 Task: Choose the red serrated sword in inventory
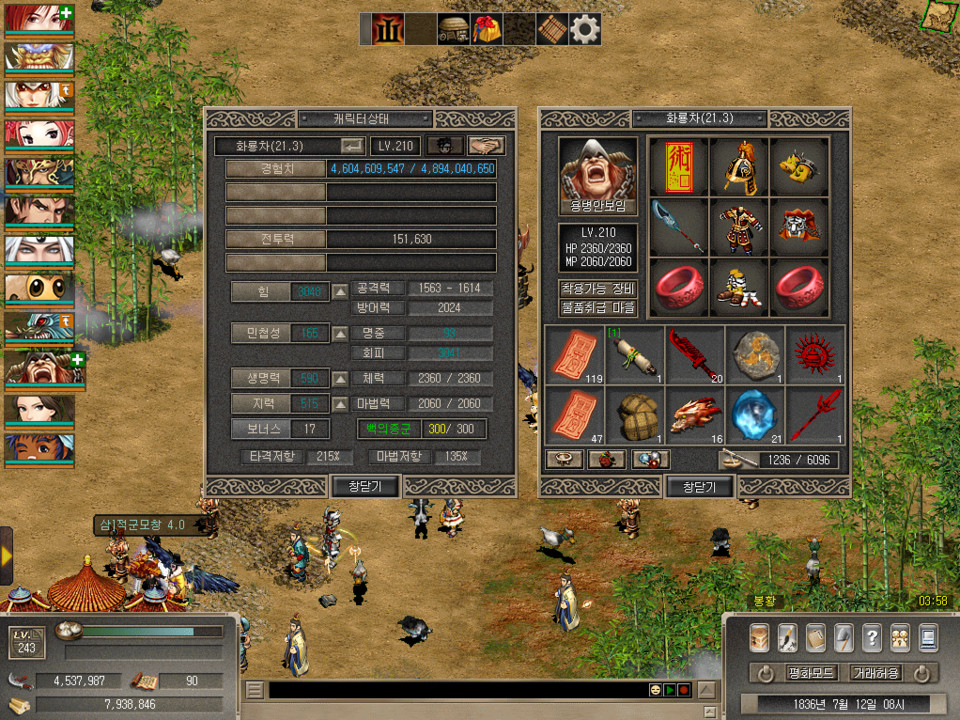(695, 355)
